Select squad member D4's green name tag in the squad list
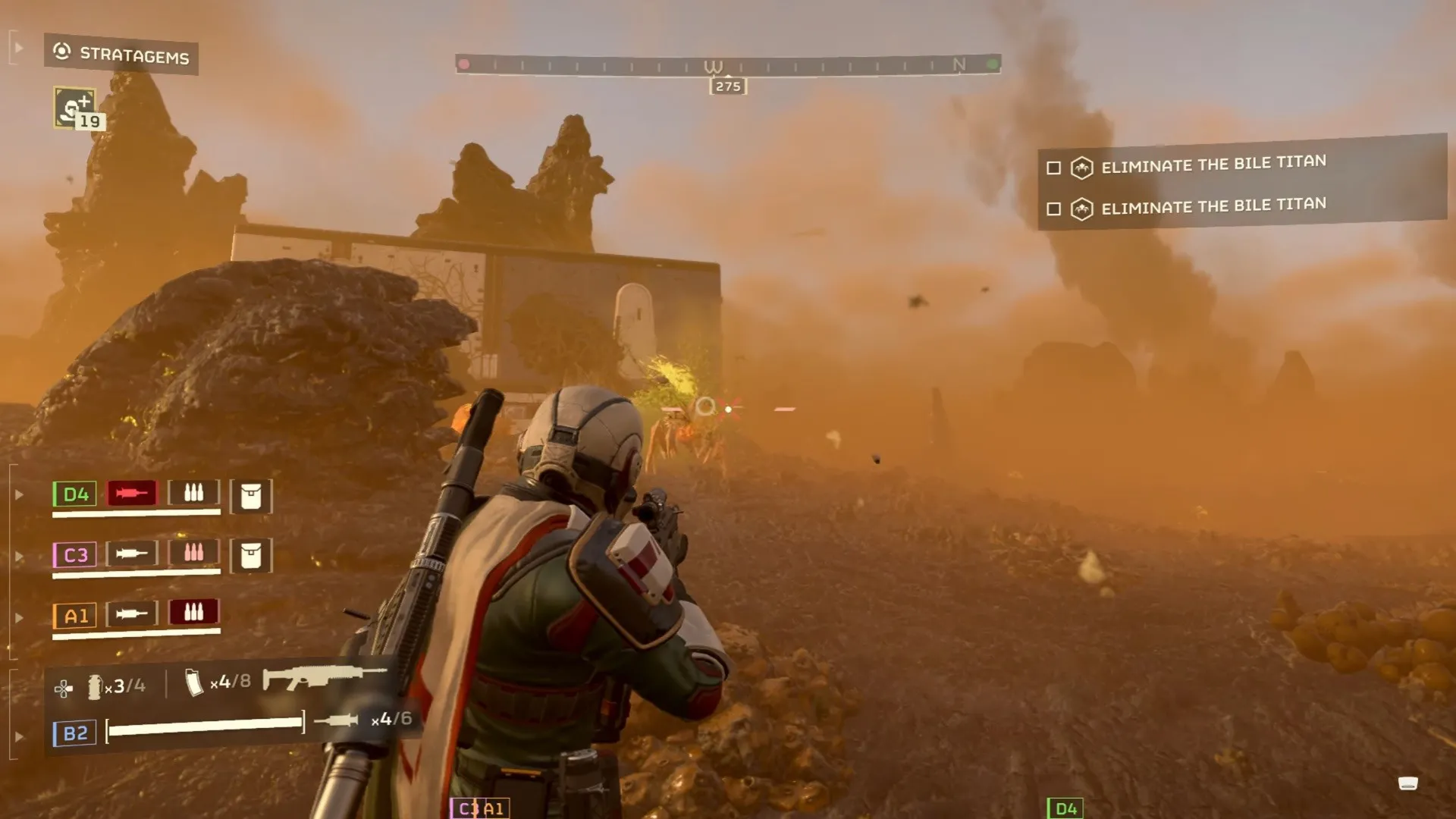The width and height of the screenshot is (1456, 819). [75, 494]
